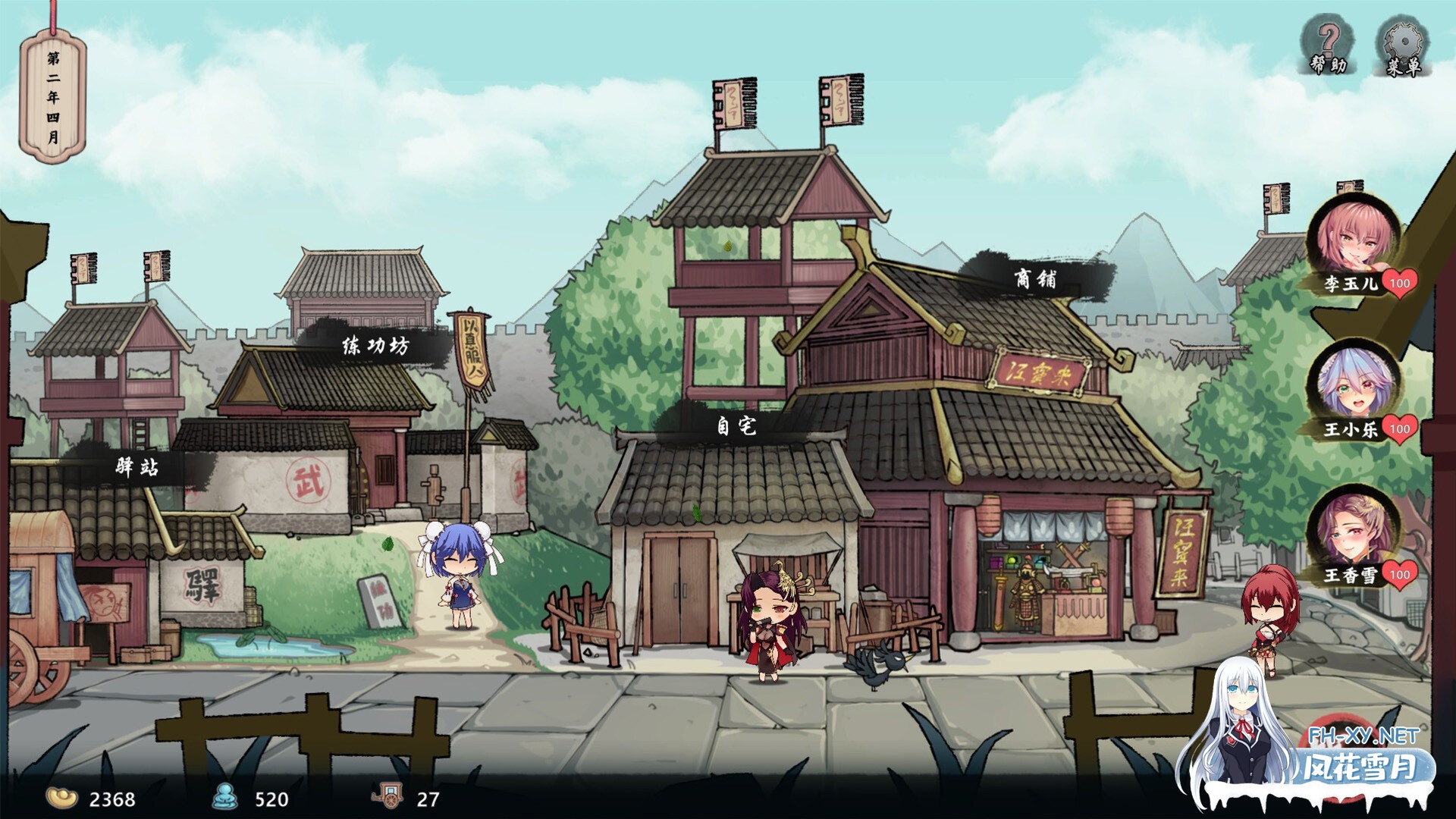The width and height of the screenshot is (1456, 819).
Task: Visit the 驿站 post station label
Action: [137, 466]
